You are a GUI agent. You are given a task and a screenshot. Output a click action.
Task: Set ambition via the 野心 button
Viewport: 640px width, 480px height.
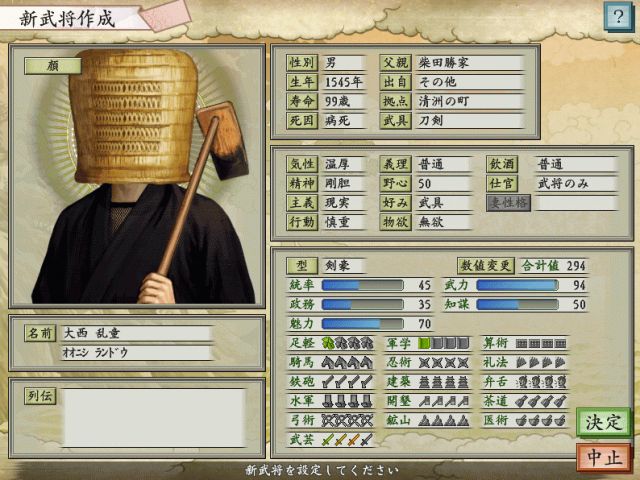[395, 184]
